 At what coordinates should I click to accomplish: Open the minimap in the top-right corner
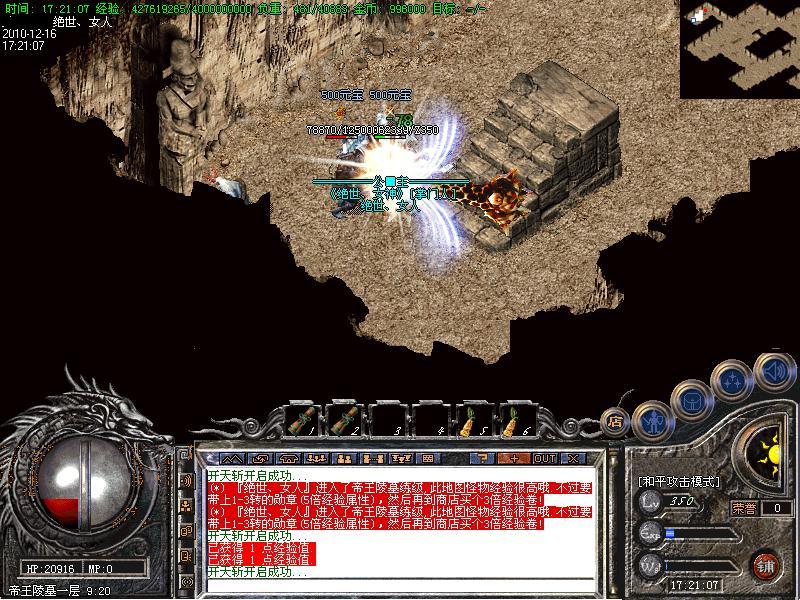click(x=739, y=48)
